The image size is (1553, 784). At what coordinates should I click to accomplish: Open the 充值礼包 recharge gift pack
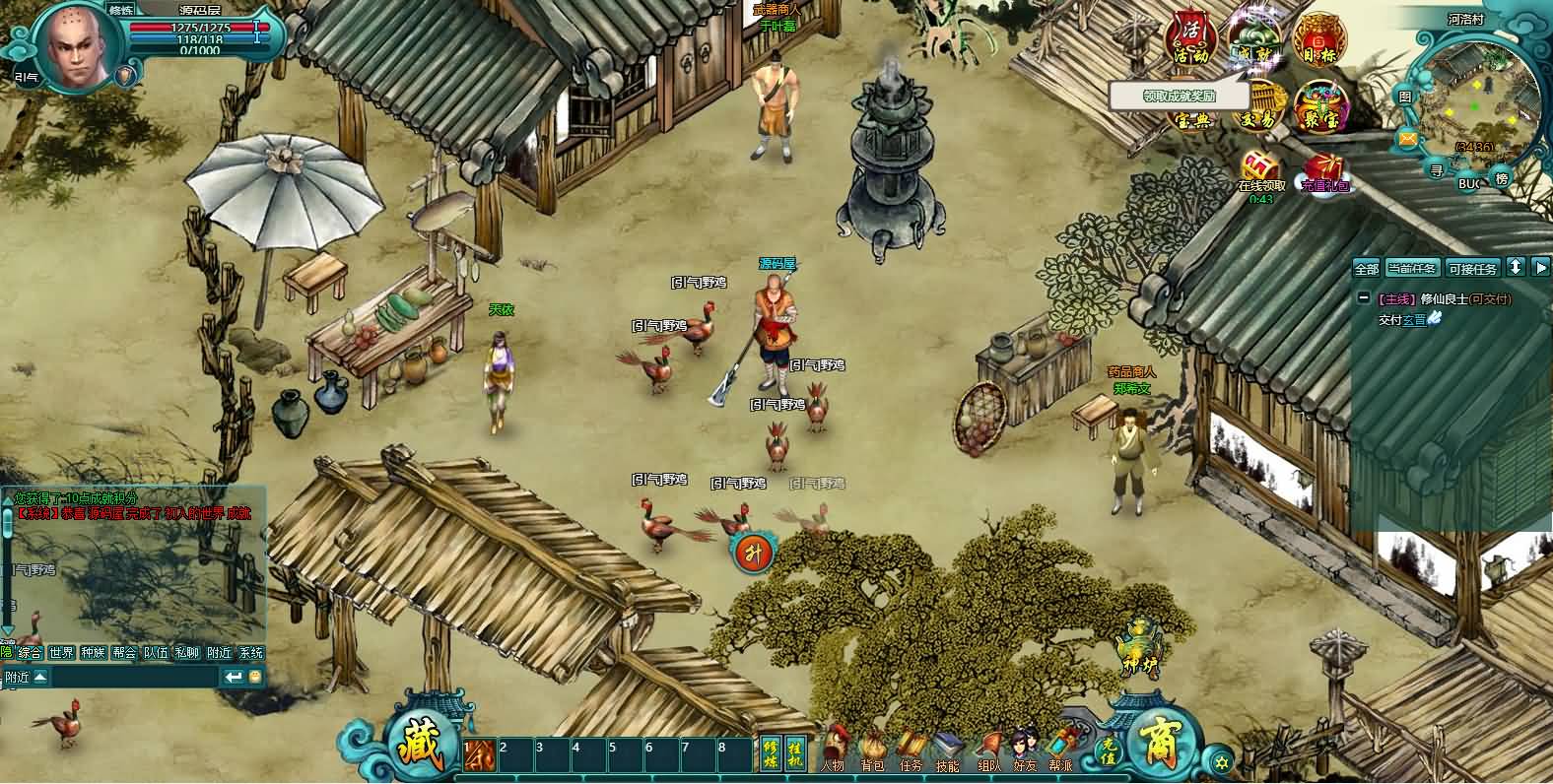(x=1323, y=172)
